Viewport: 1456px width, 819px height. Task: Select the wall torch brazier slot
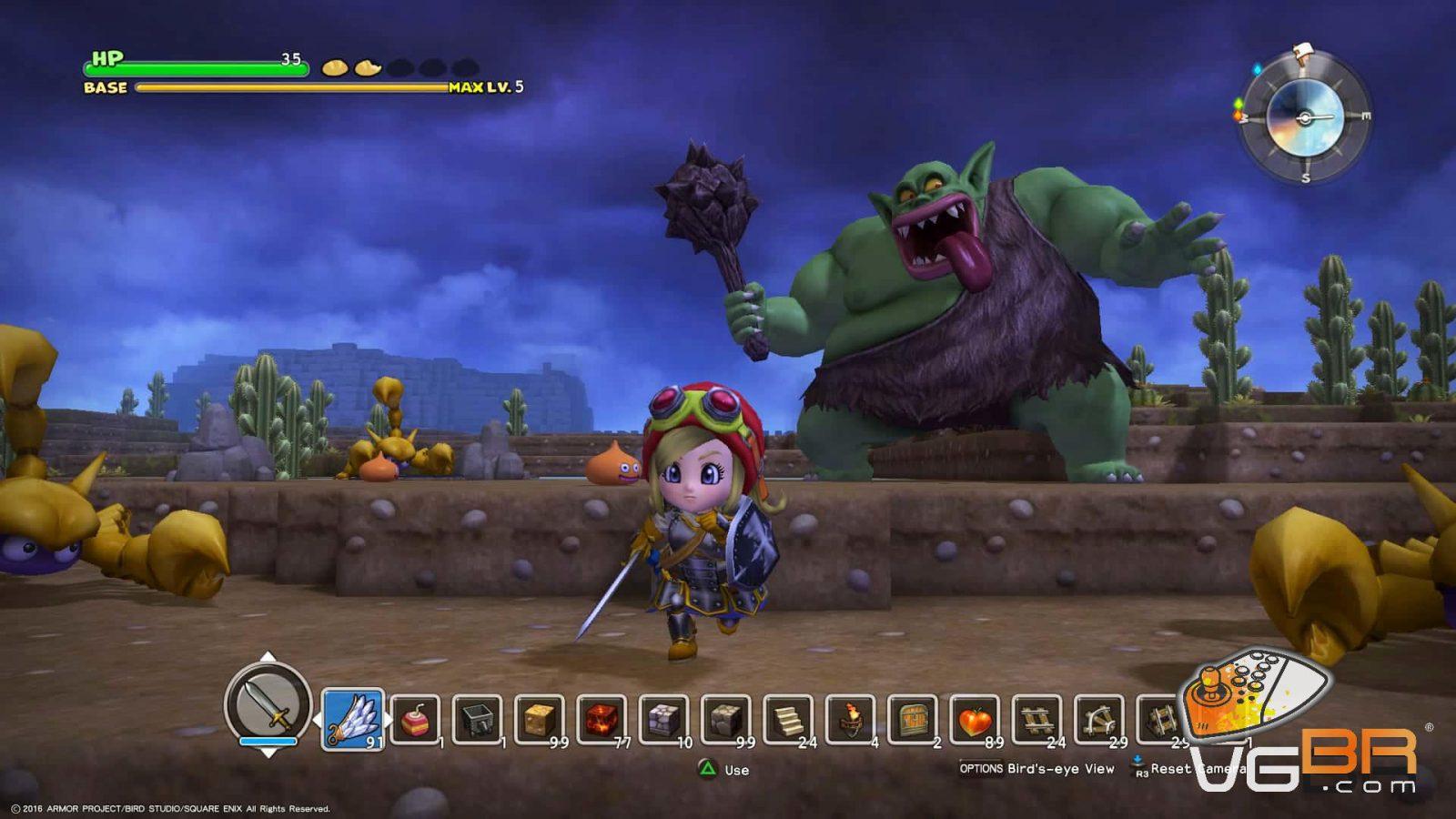click(x=850, y=720)
